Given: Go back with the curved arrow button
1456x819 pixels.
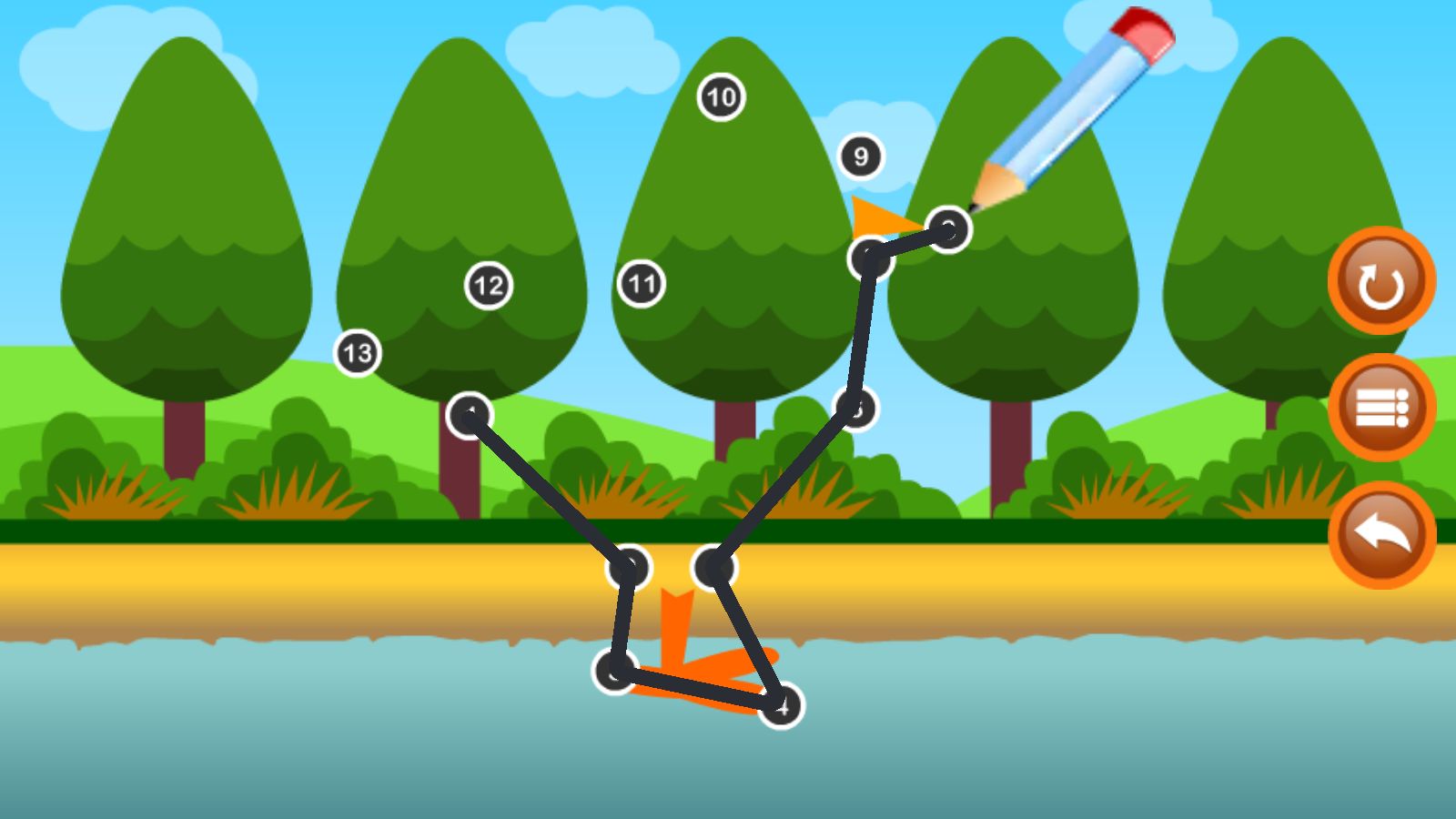Looking at the screenshot, I should (x=1380, y=535).
